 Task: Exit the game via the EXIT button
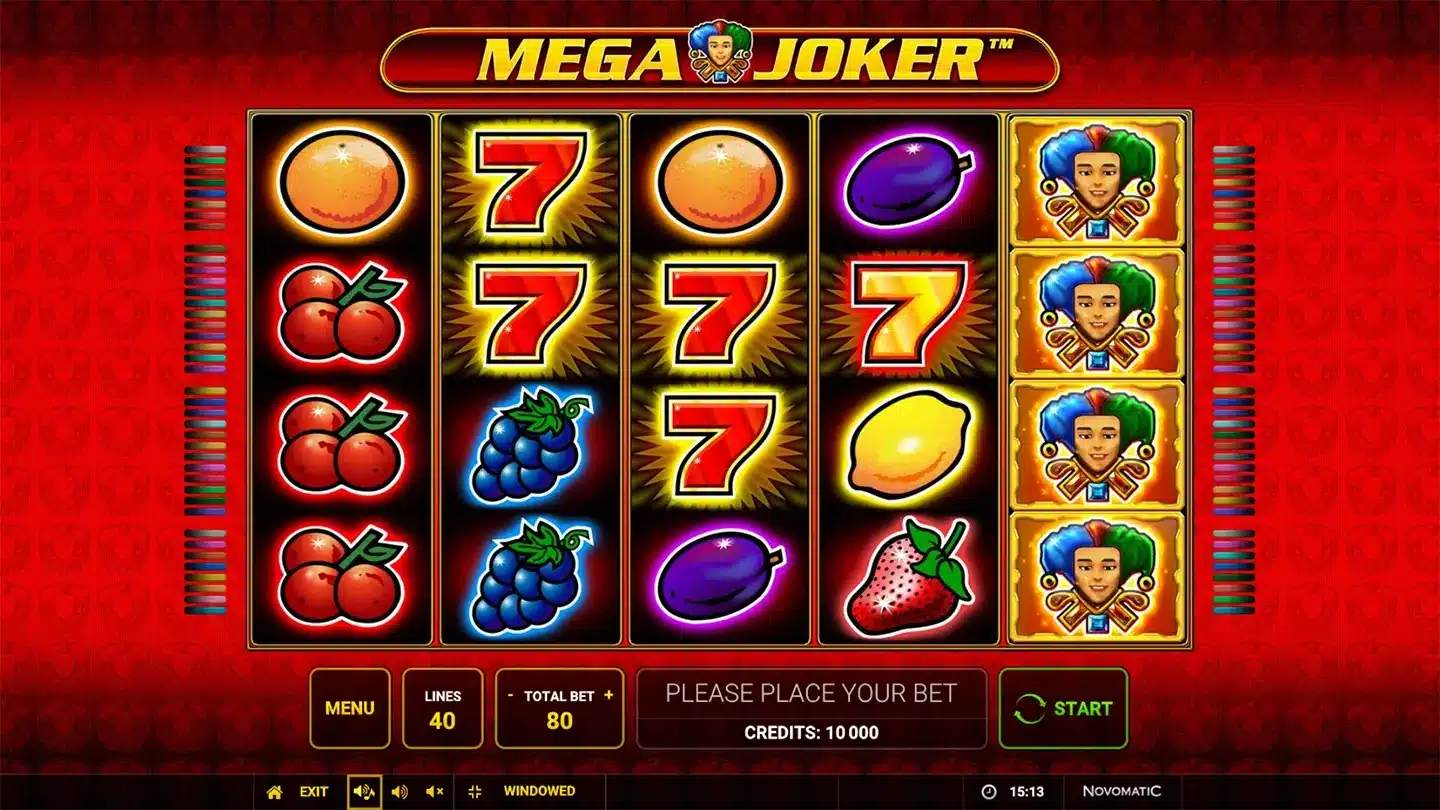313,791
